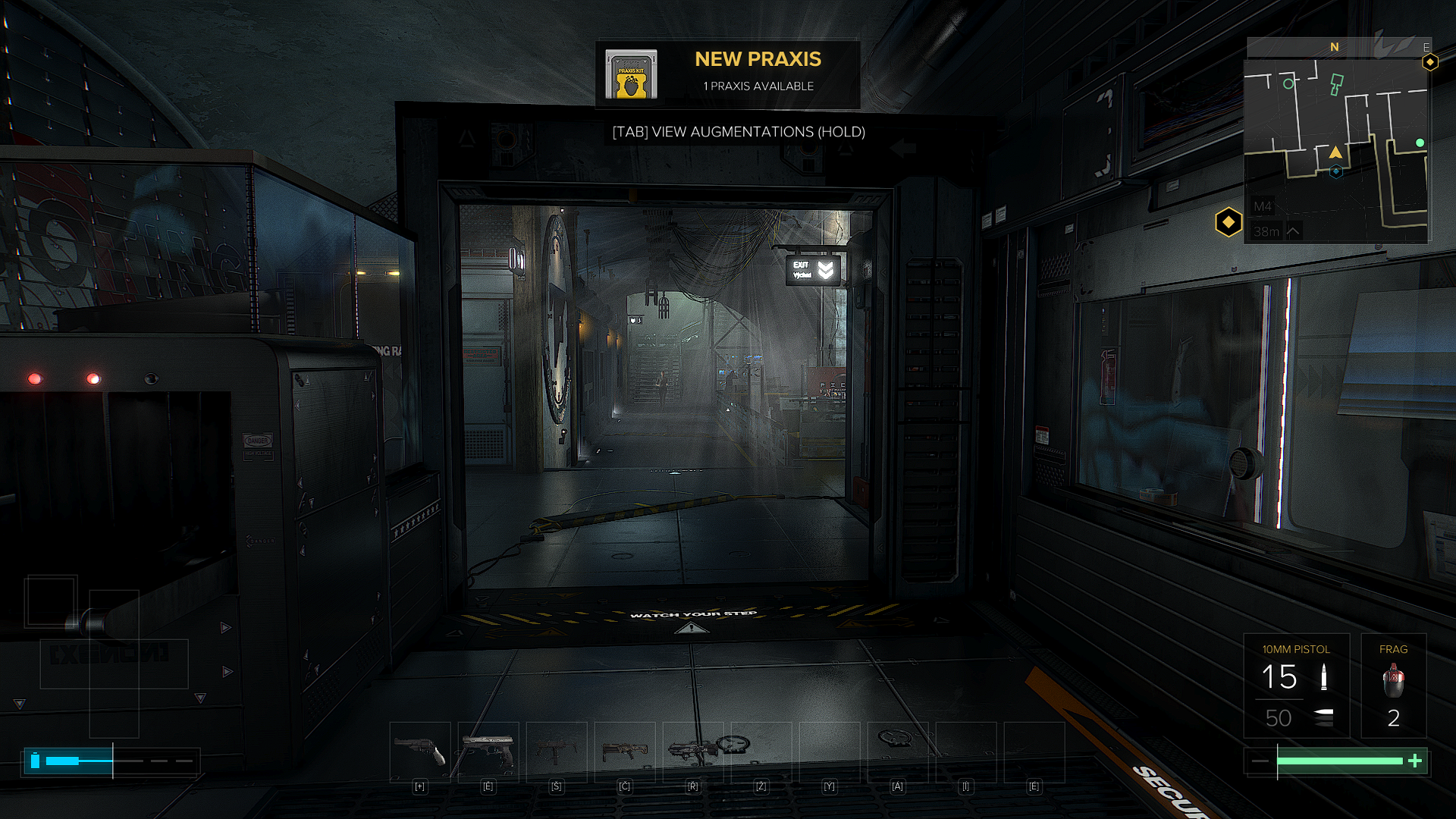Select the battle rifle hotbar slot
This screenshot has height=819, width=1456.
point(693,752)
